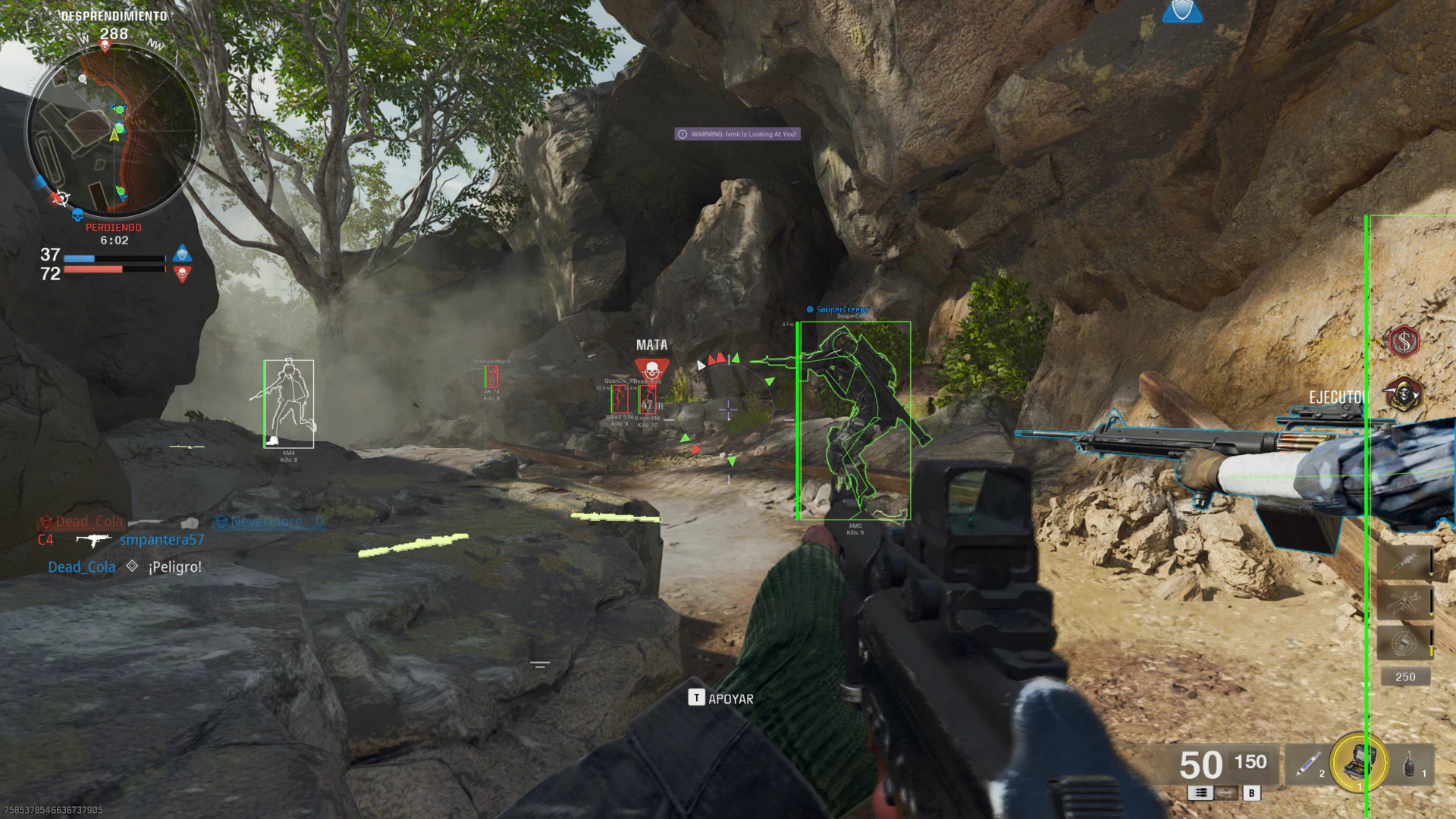This screenshot has width=1456, height=819.
Task: Select the skull reaper medal icon
Action: [x=1404, y=393]
